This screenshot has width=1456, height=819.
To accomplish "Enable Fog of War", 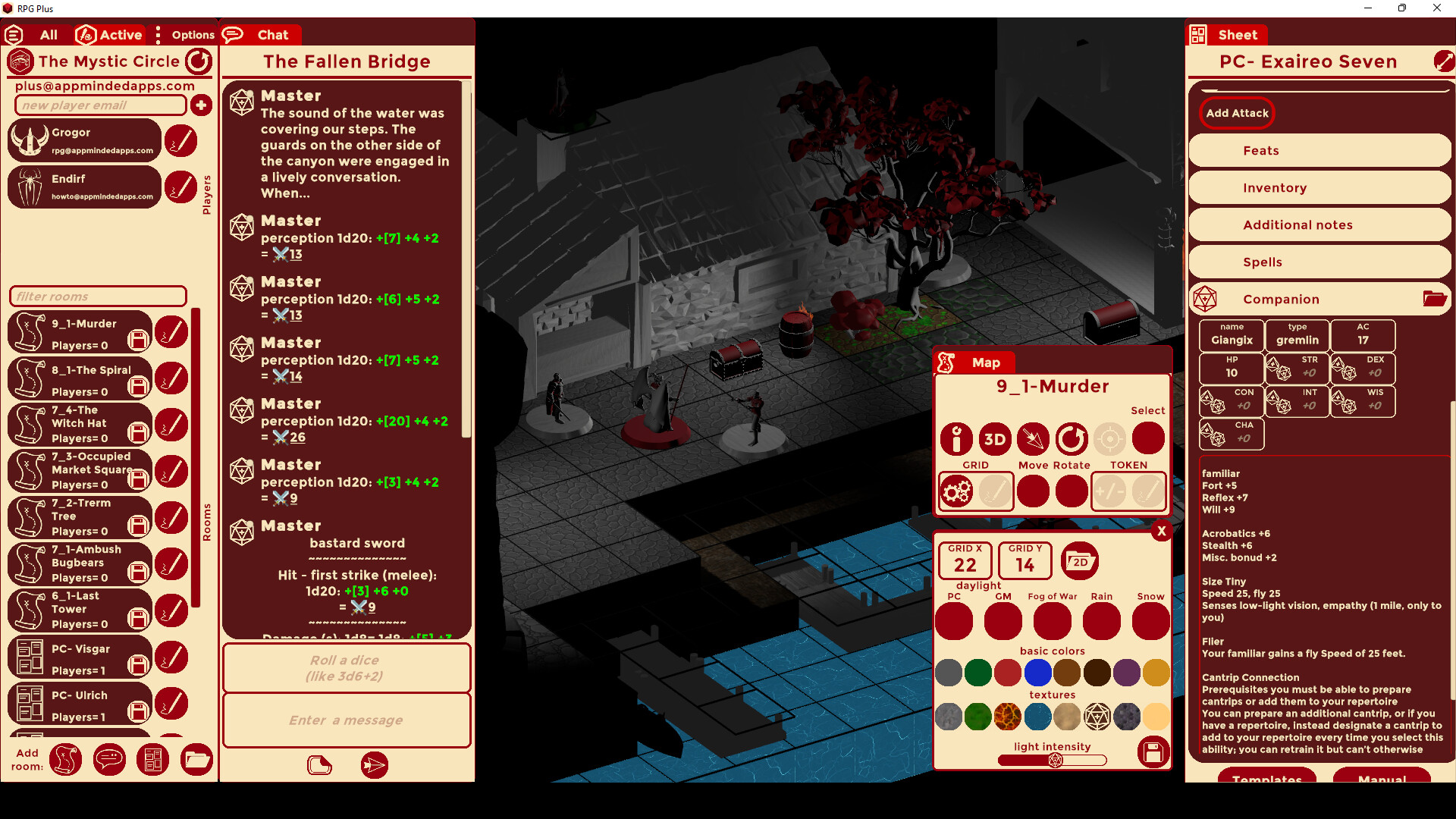I will pyautogui.click(x=1052, y=621).
